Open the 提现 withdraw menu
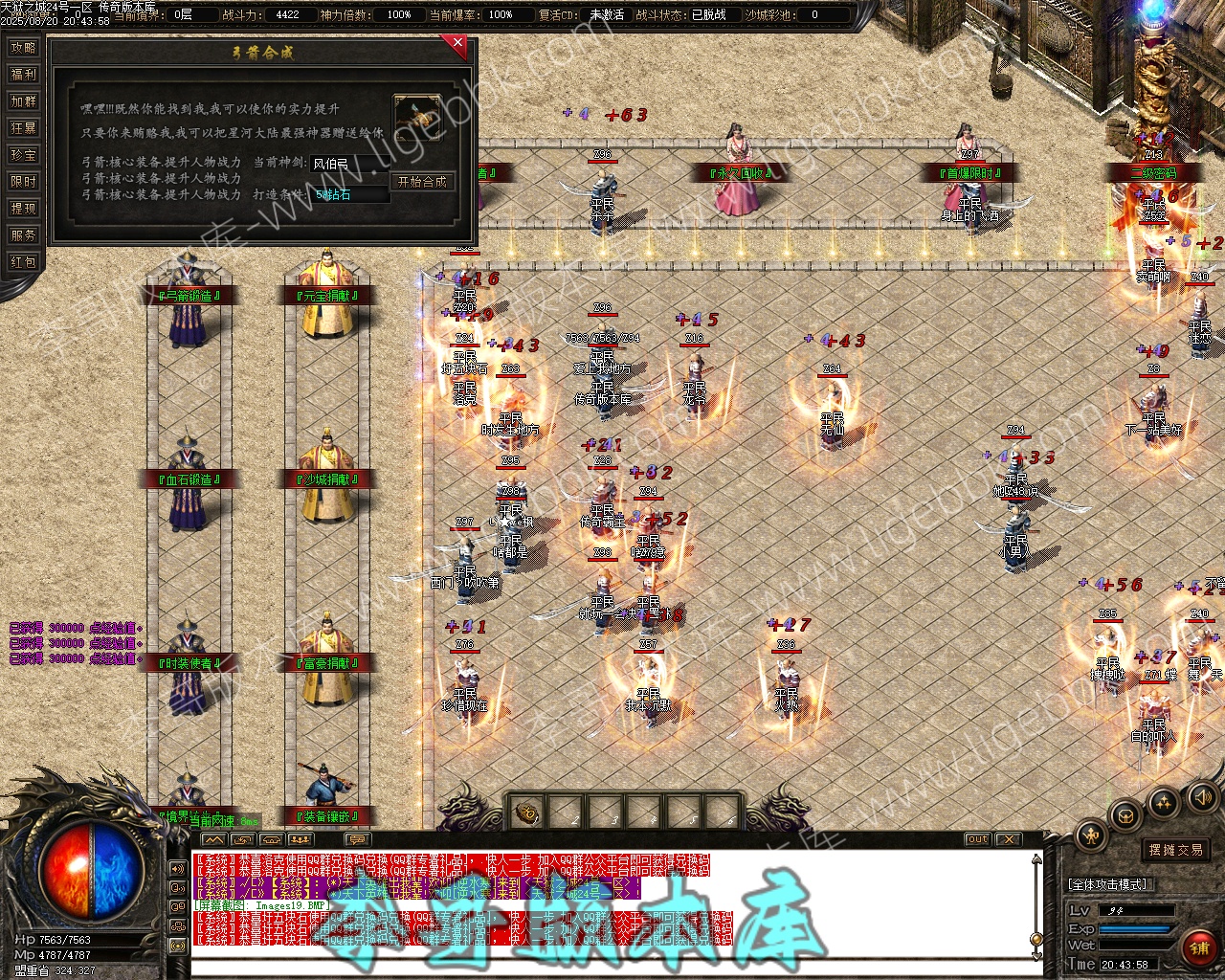 (x=23, y=209)
